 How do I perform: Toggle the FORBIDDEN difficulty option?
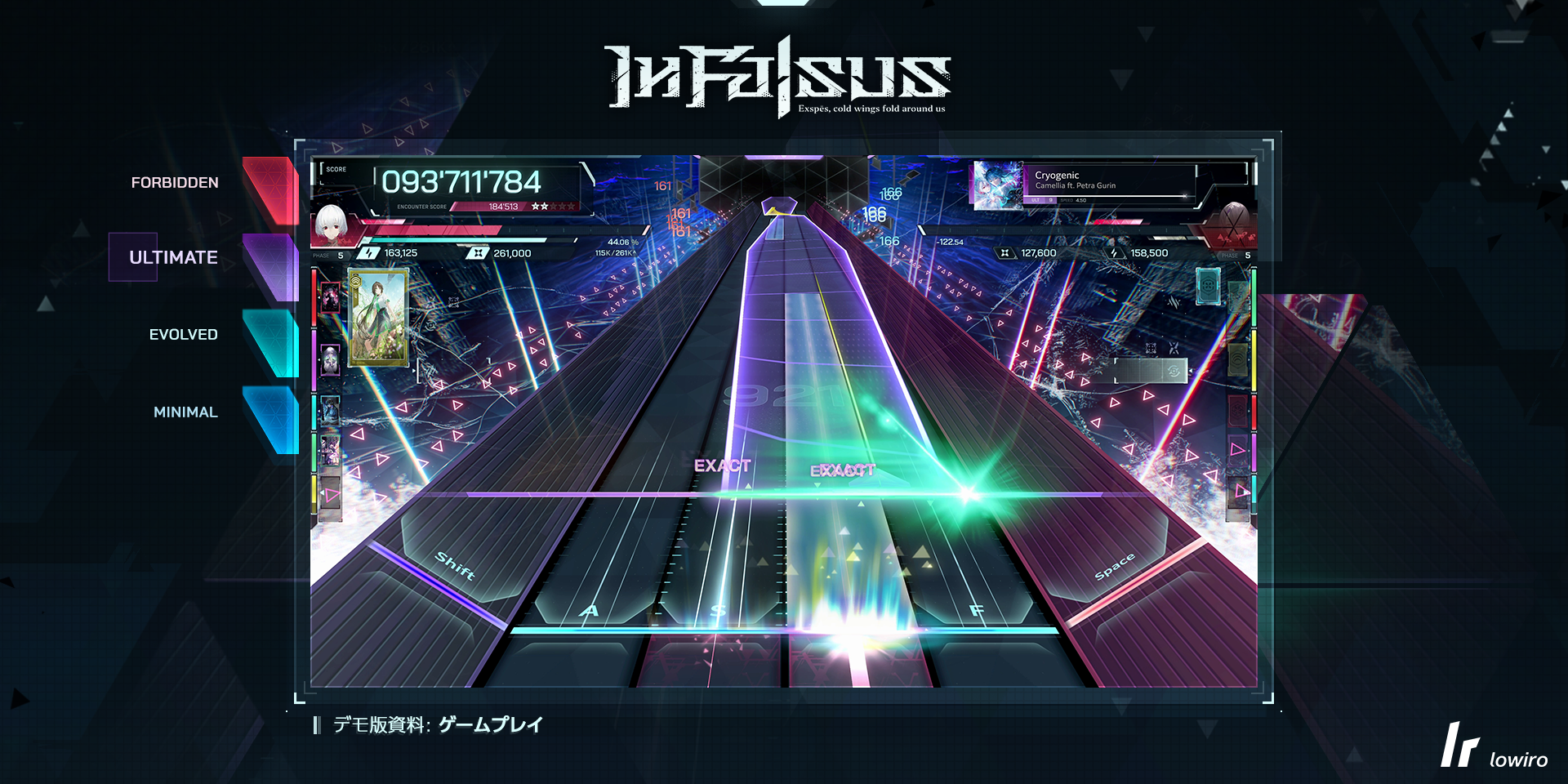[174, 182]
